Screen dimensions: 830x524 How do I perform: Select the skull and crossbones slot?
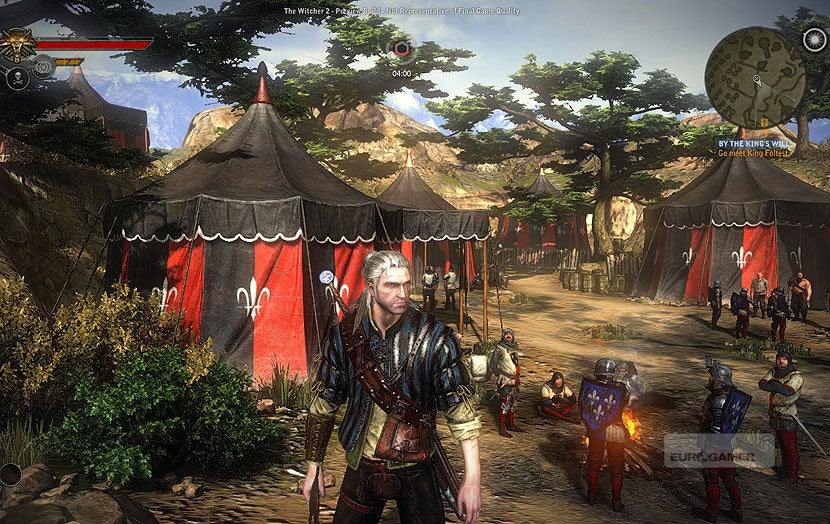pyautogui.click(x=18, y=77)
